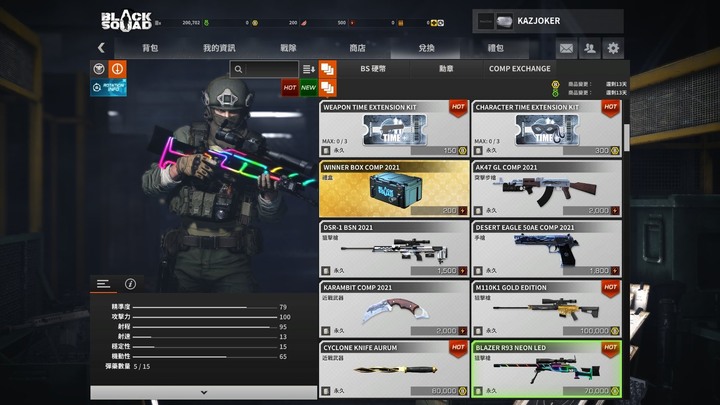The height and width of the screenshot is (405, 720).
Task: Open the settings gear icon
Action: coord(613,47)
